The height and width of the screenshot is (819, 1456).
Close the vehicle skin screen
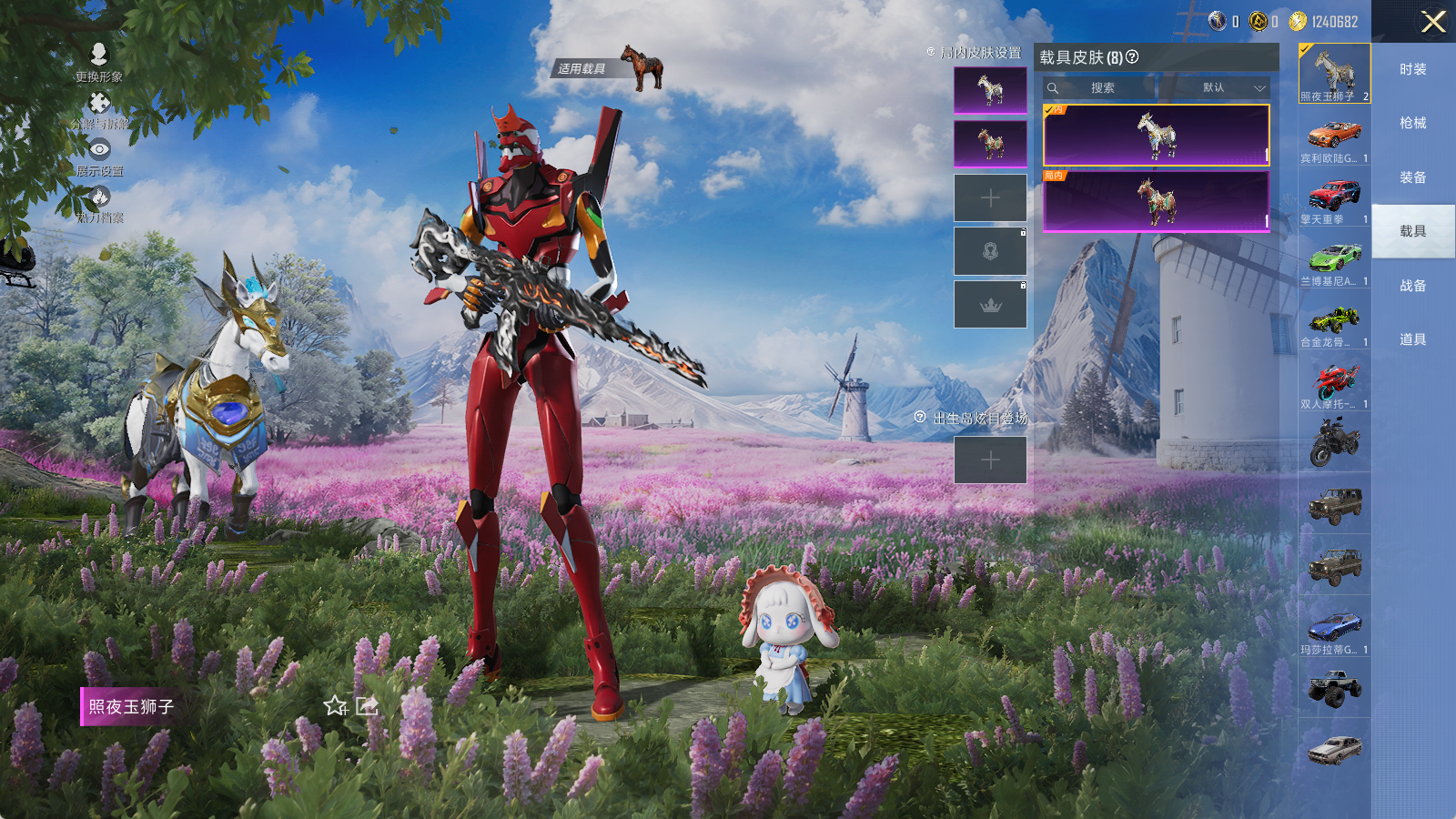(1433, 22)
